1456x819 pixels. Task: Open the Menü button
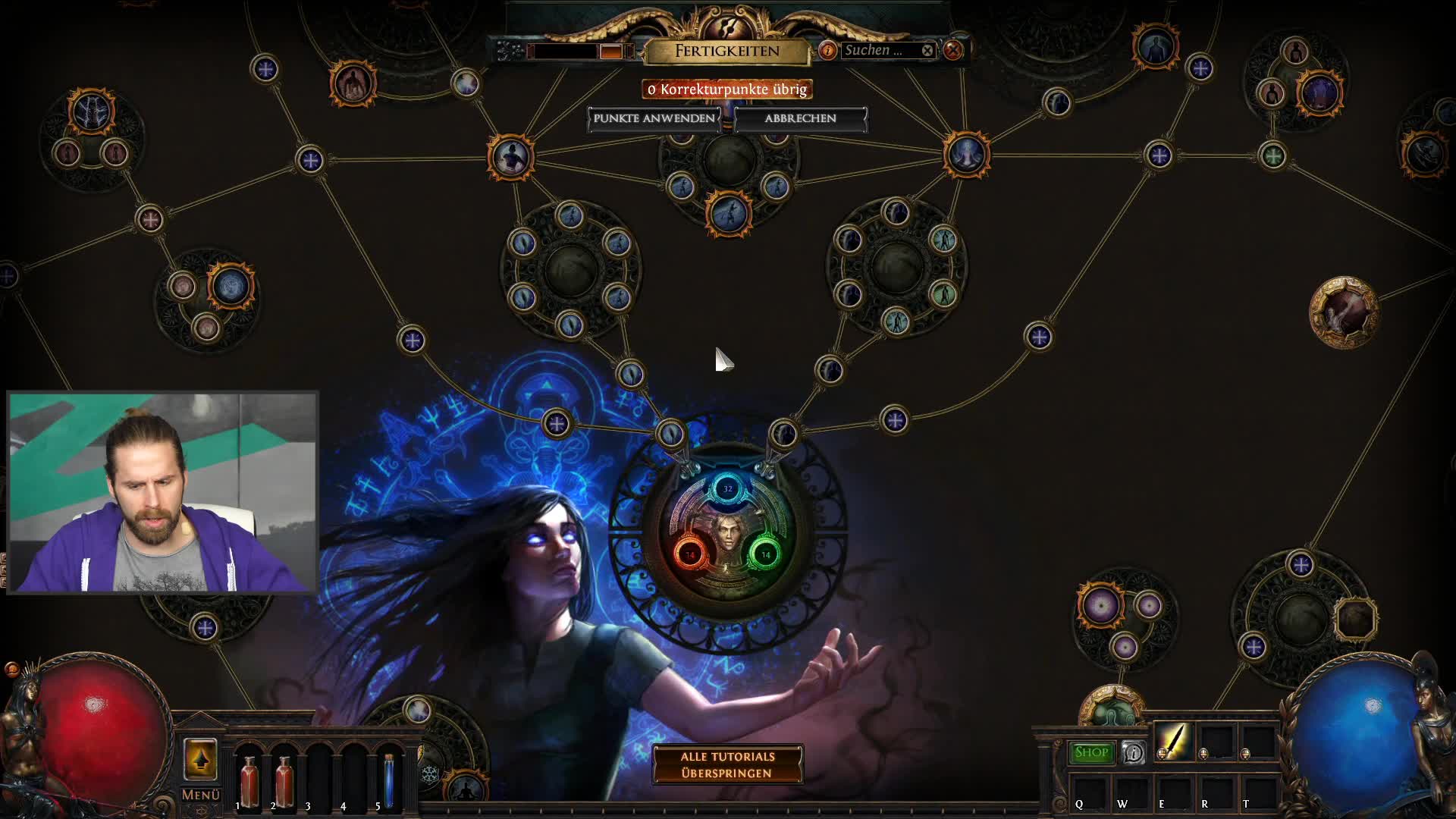(x=200, y=795)
